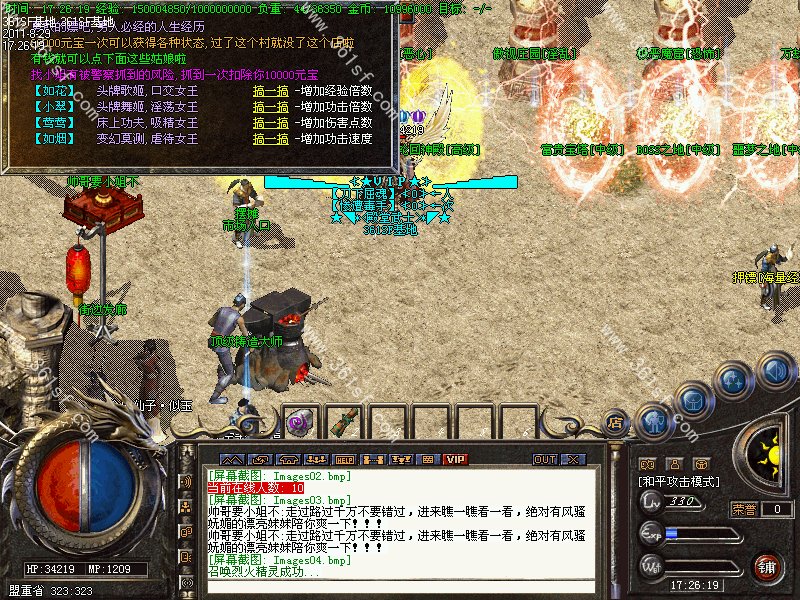The width and height of the screenshot is (800, 600).
Task: Focus the chat text input field
Action: [400, 586]
